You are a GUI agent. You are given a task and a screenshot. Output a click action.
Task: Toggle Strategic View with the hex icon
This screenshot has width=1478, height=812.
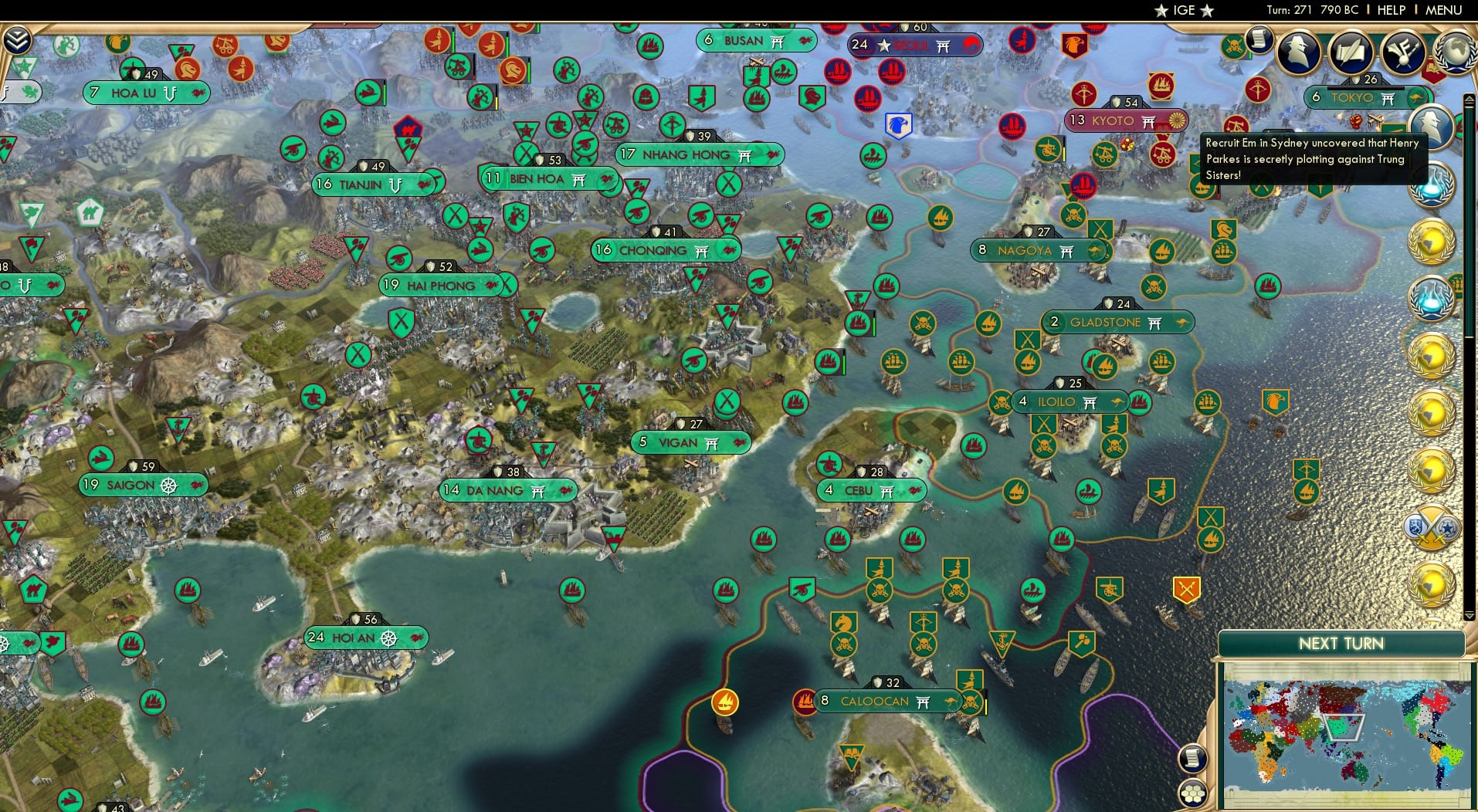(1194, 792)
